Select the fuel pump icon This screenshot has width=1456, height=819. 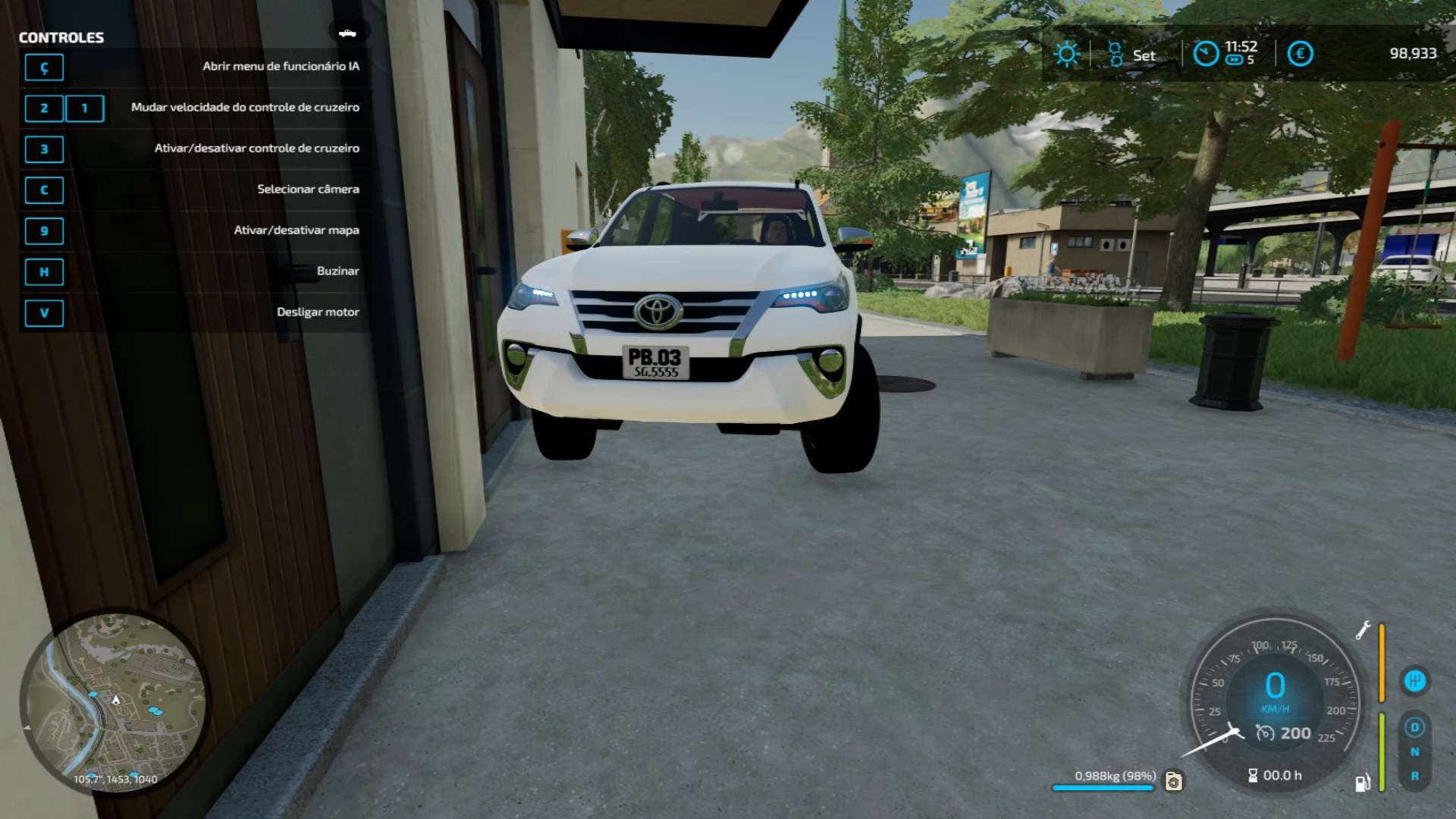tap(1362, 783)
